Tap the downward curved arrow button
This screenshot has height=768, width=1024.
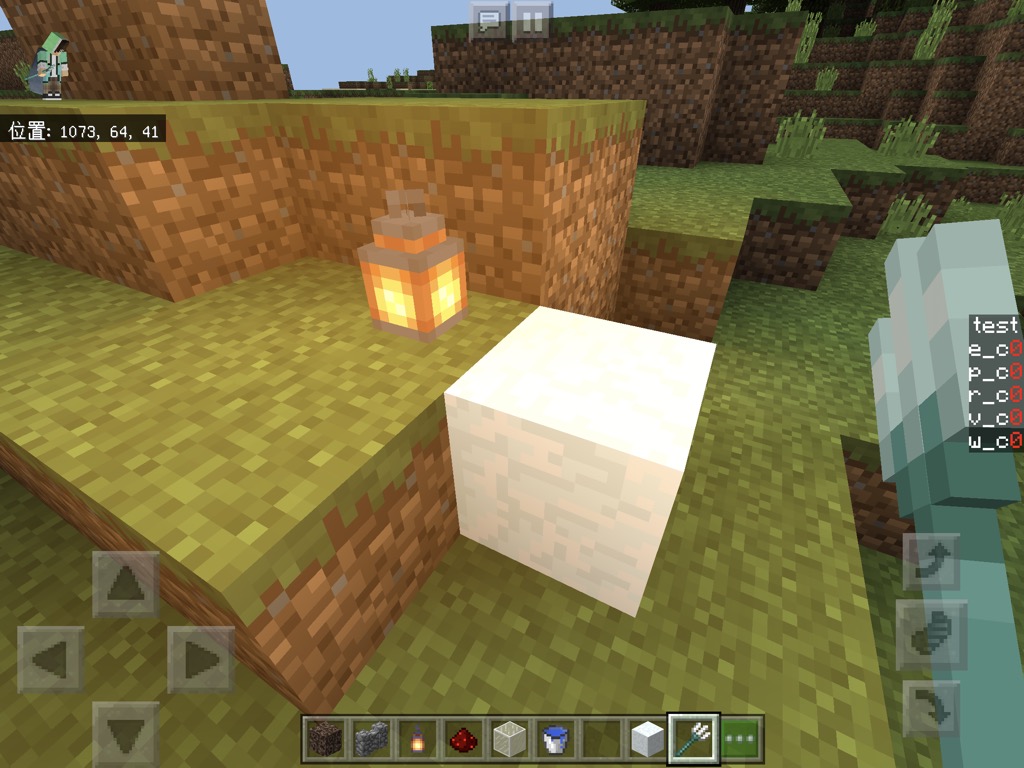(931, 709)
